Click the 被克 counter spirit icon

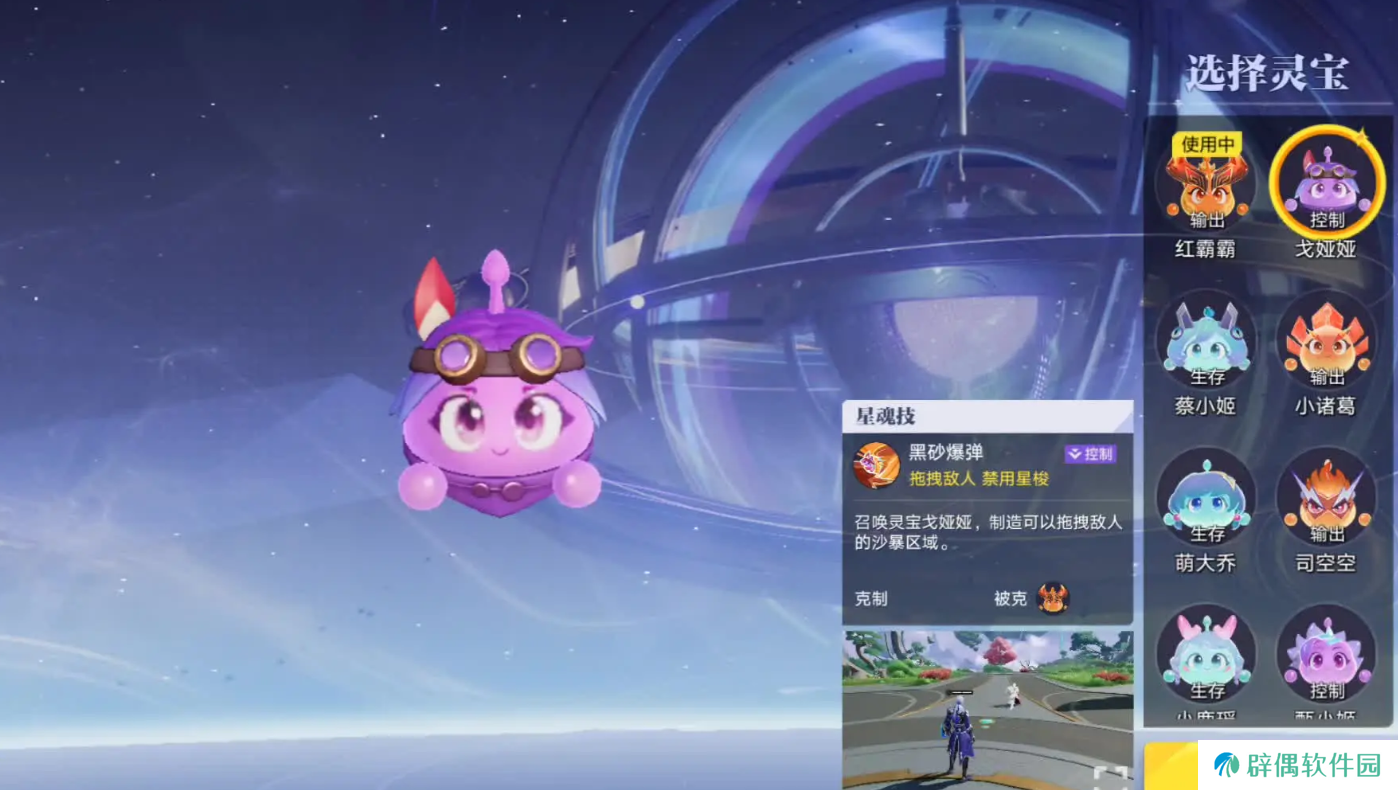click(1053, 598)
